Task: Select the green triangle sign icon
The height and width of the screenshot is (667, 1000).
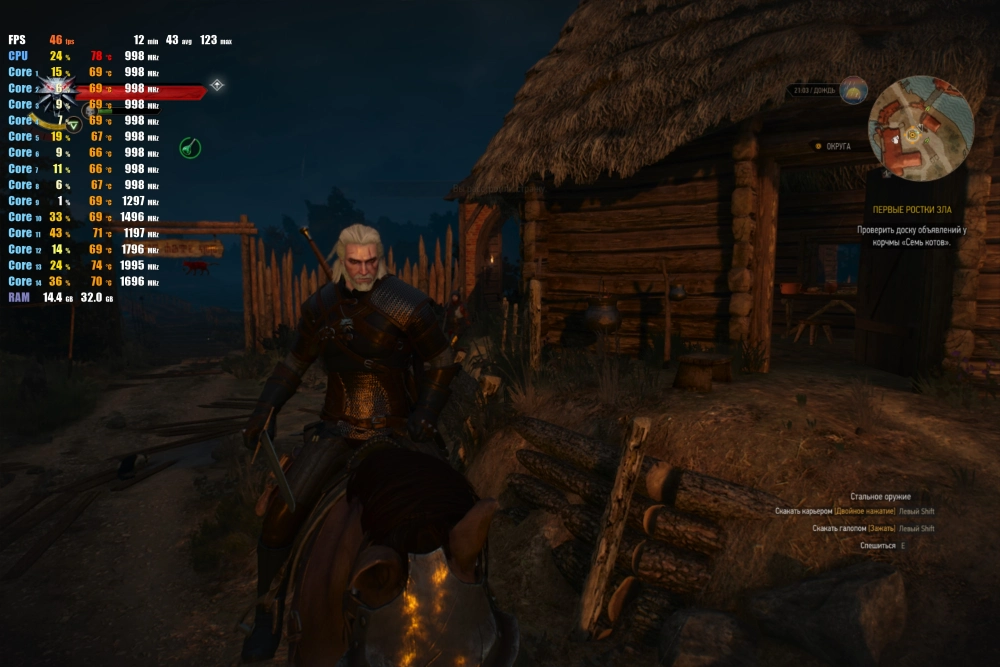Action: pyautogui.click(x=73, y=124)
